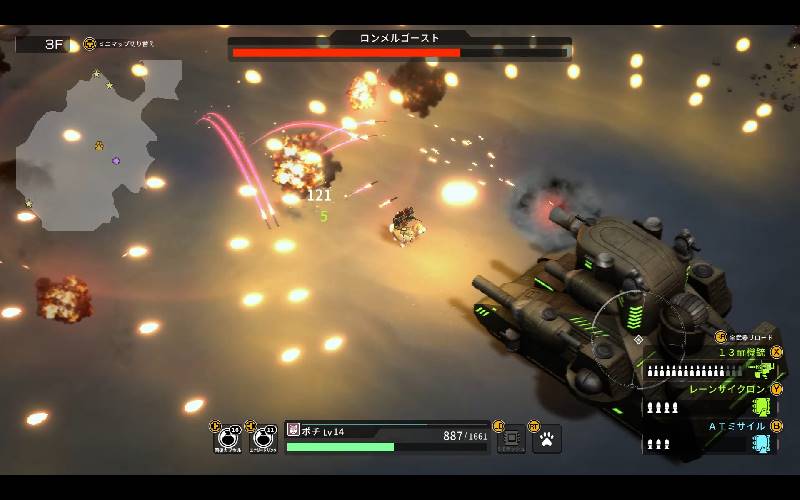Use the first bomb item slot
Image resolution: width=800 pixels, height=500 pixels.
coord(229,438)
